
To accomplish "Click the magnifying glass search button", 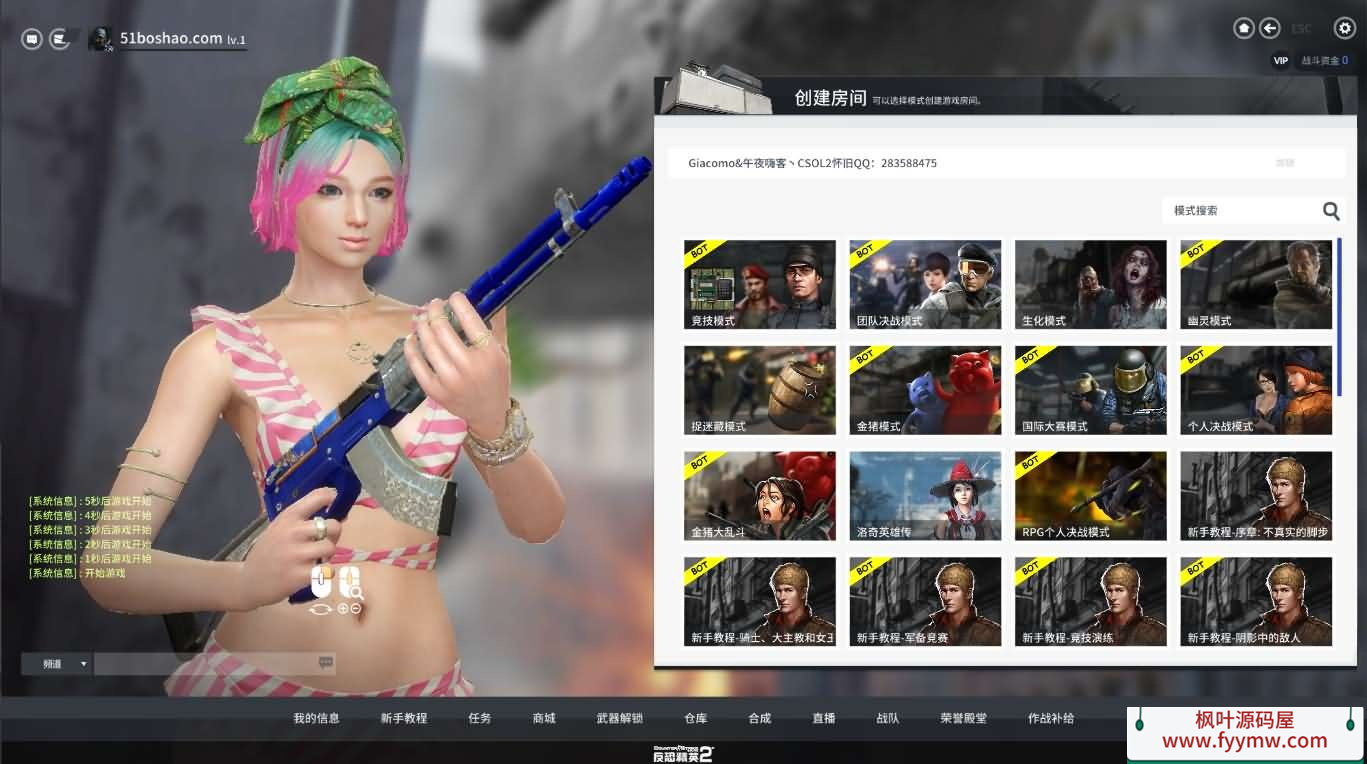I will [1331, 211].
